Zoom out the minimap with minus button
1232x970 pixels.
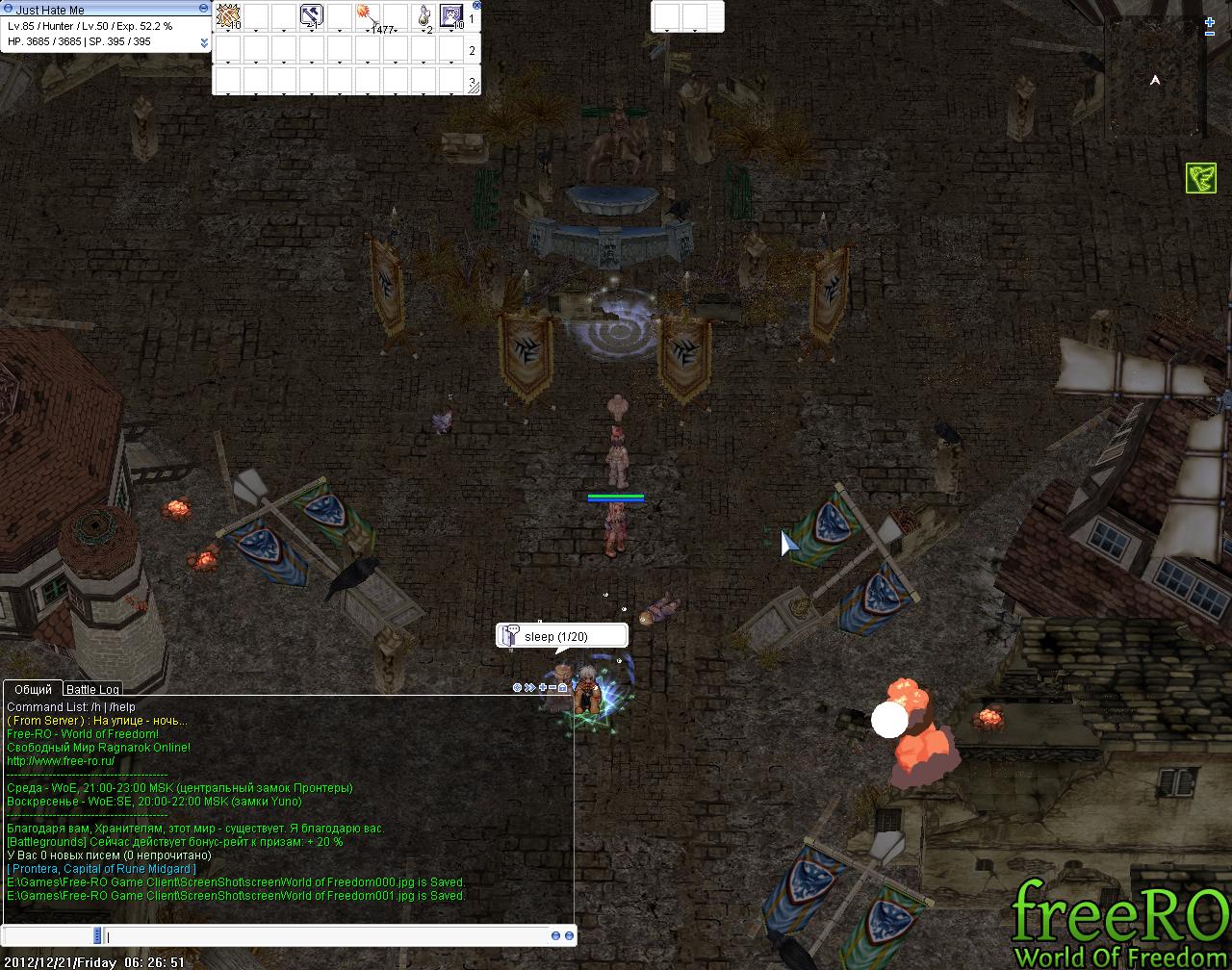click(x=1210, y=34)
